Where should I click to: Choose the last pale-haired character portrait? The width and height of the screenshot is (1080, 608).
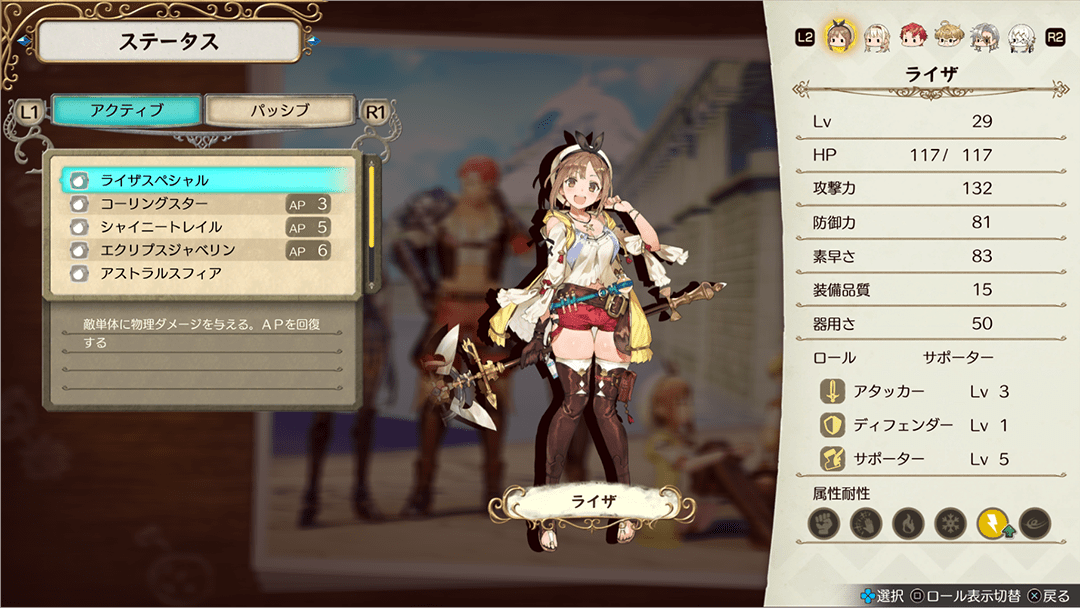tap(1021, 37)
